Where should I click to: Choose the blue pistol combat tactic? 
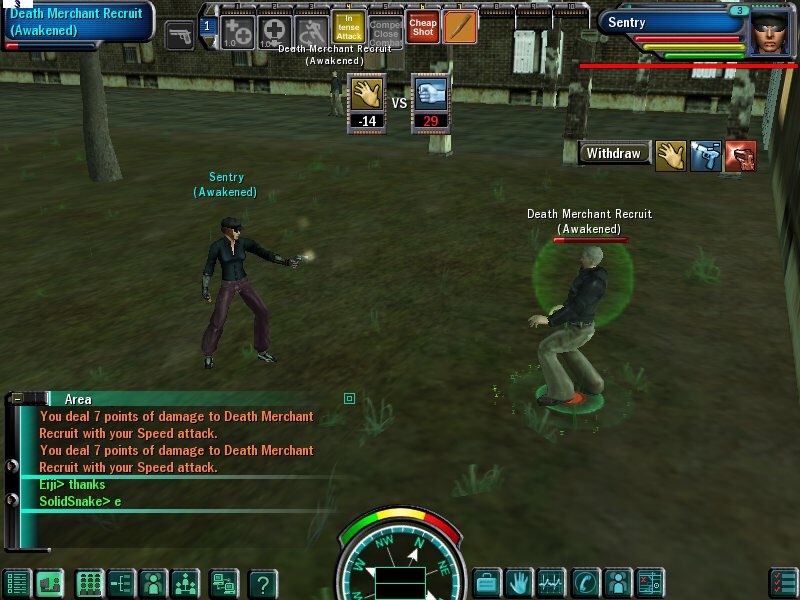coord(705,156)
